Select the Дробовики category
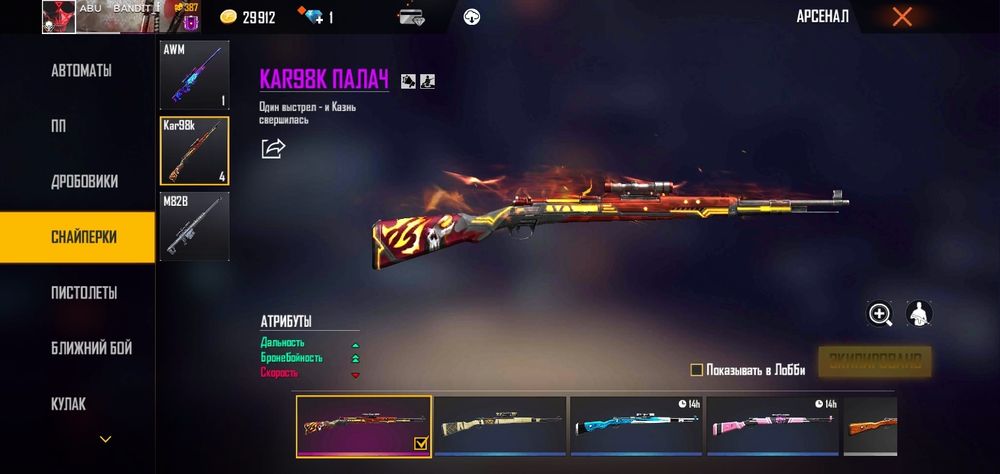Viewport: 1000px width, 474px height. click(85, 182)
